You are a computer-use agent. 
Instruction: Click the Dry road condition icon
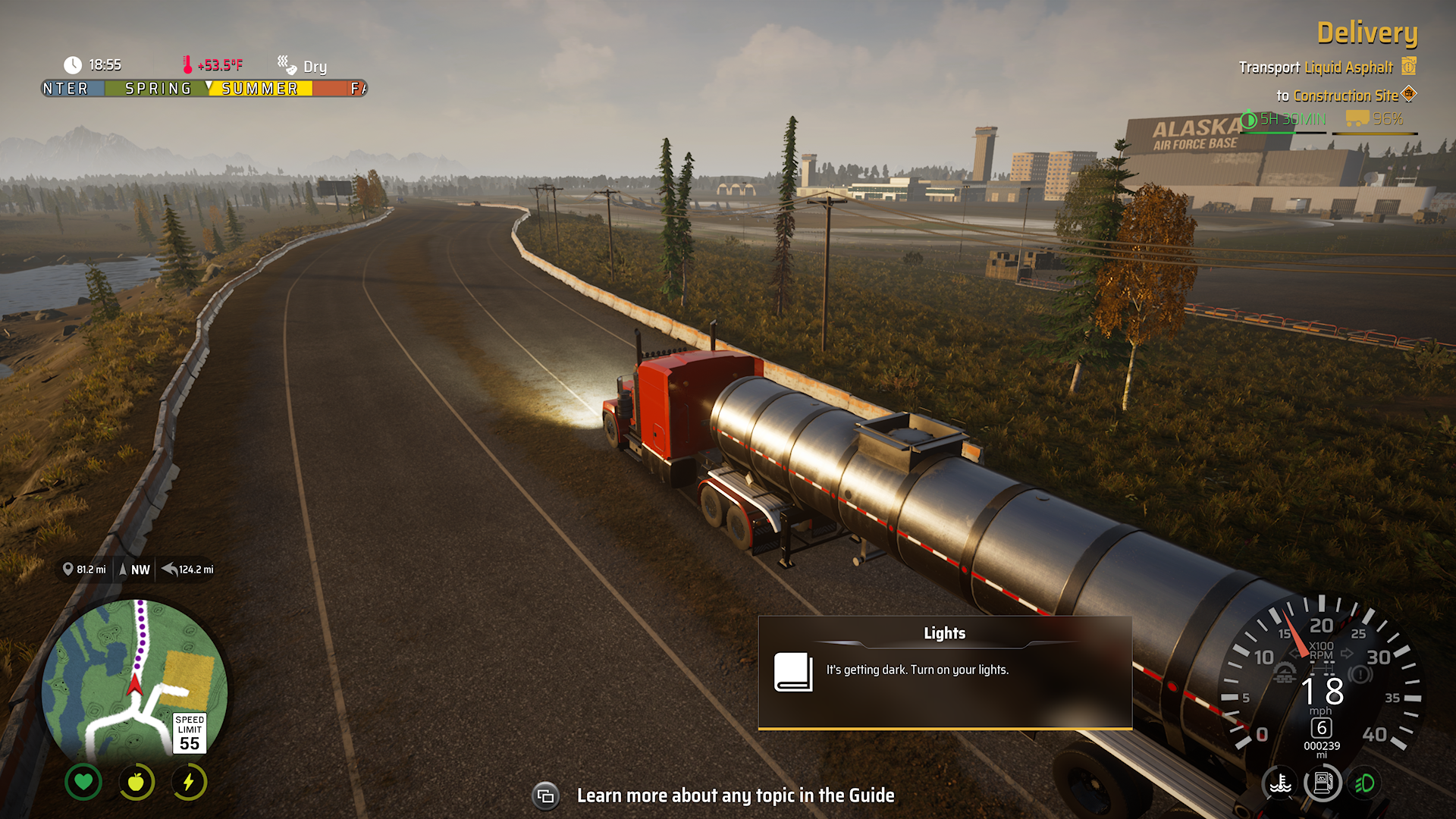pos(287,64)
